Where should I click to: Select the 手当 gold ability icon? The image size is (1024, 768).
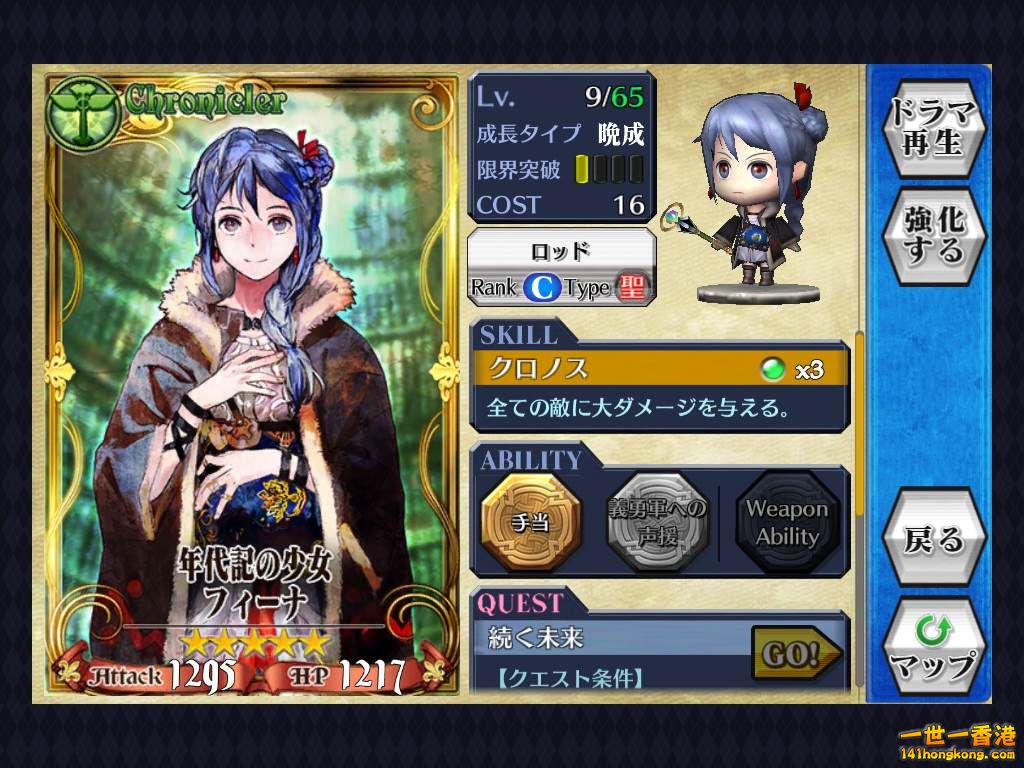pos(531,523)
